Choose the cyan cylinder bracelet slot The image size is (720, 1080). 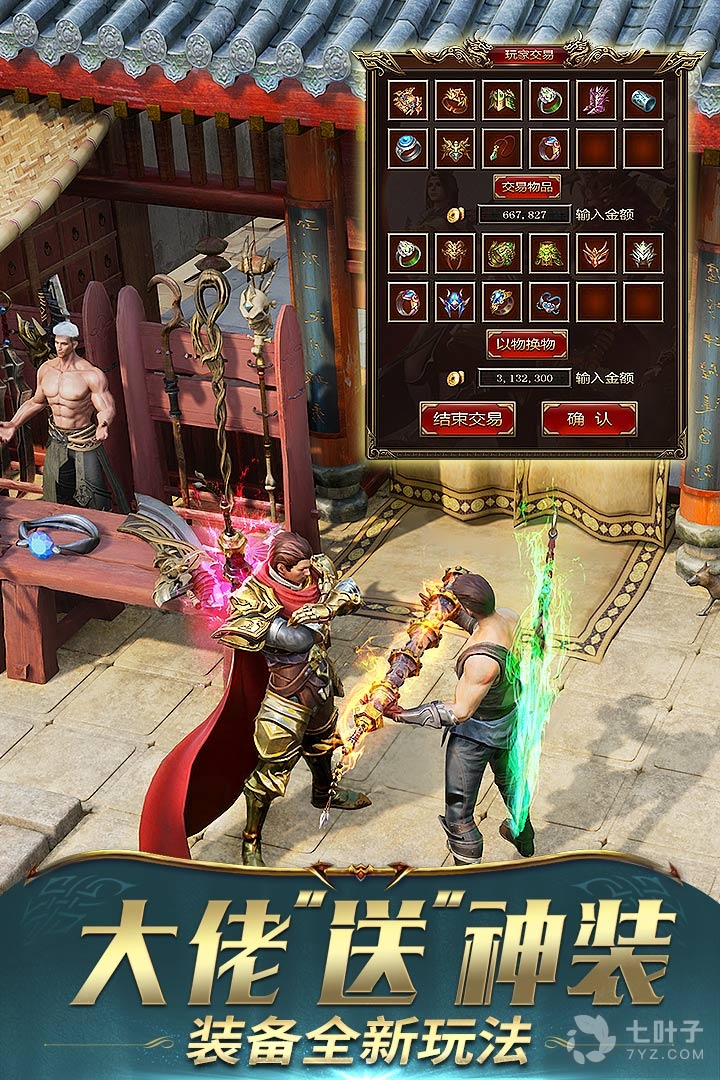tap(644, 100)
